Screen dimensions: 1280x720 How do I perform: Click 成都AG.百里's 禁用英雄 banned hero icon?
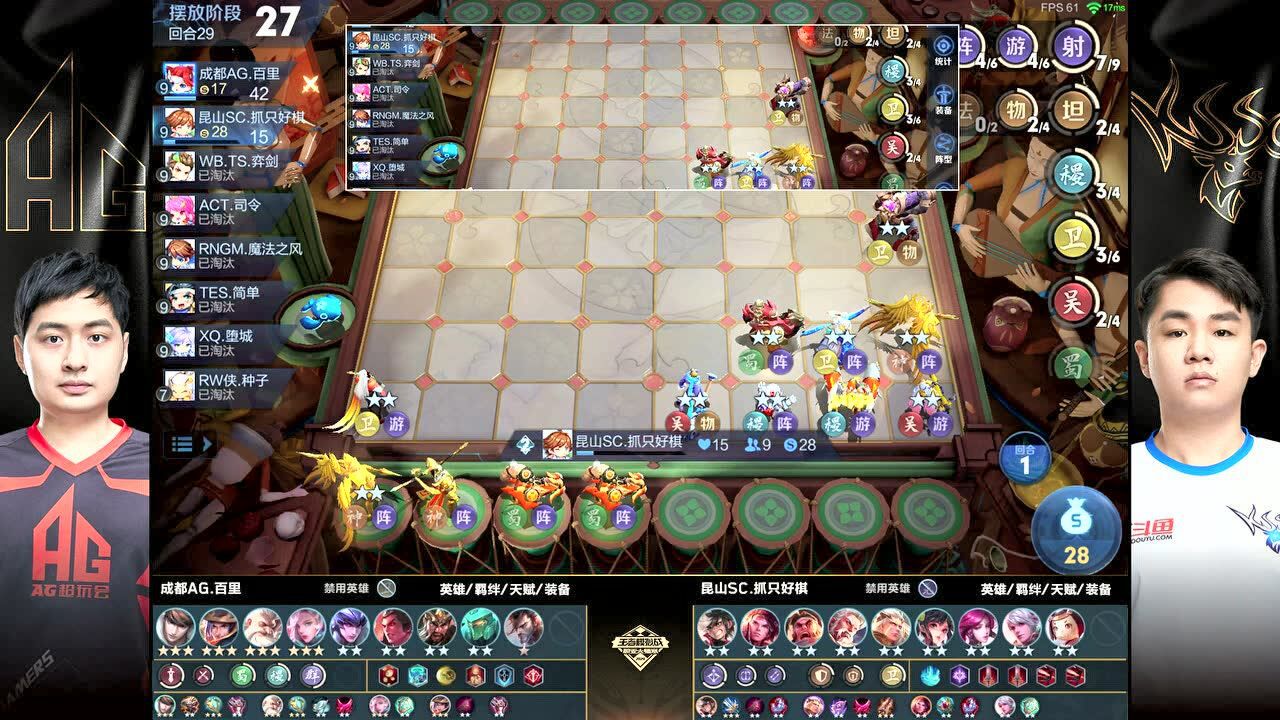pos(387,589)
